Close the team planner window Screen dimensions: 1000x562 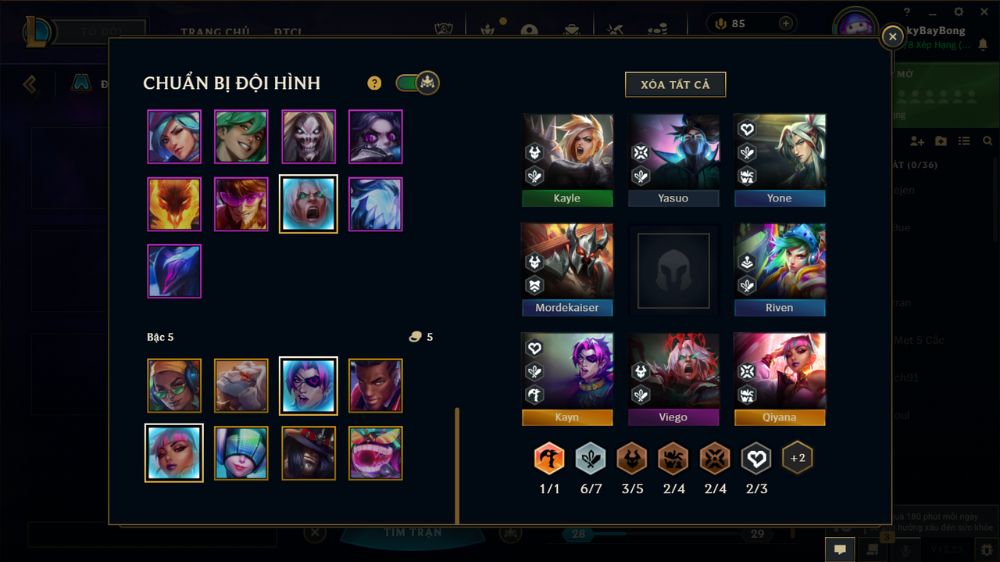click(892, 37)
